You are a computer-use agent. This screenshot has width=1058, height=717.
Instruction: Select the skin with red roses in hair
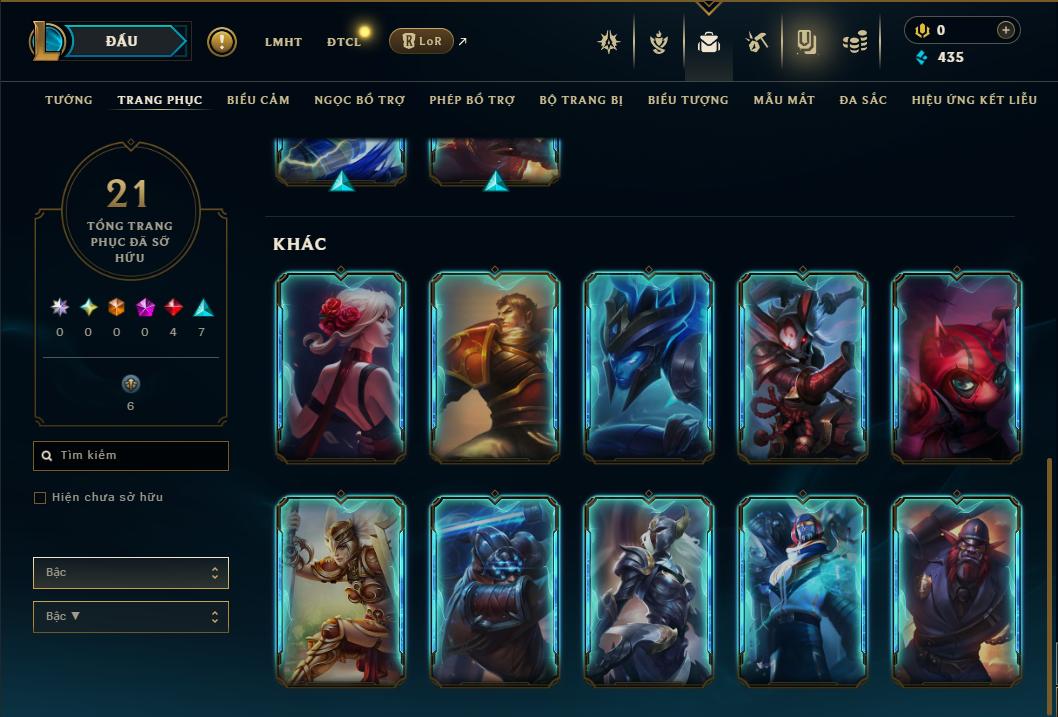click(x=341, y=368)
